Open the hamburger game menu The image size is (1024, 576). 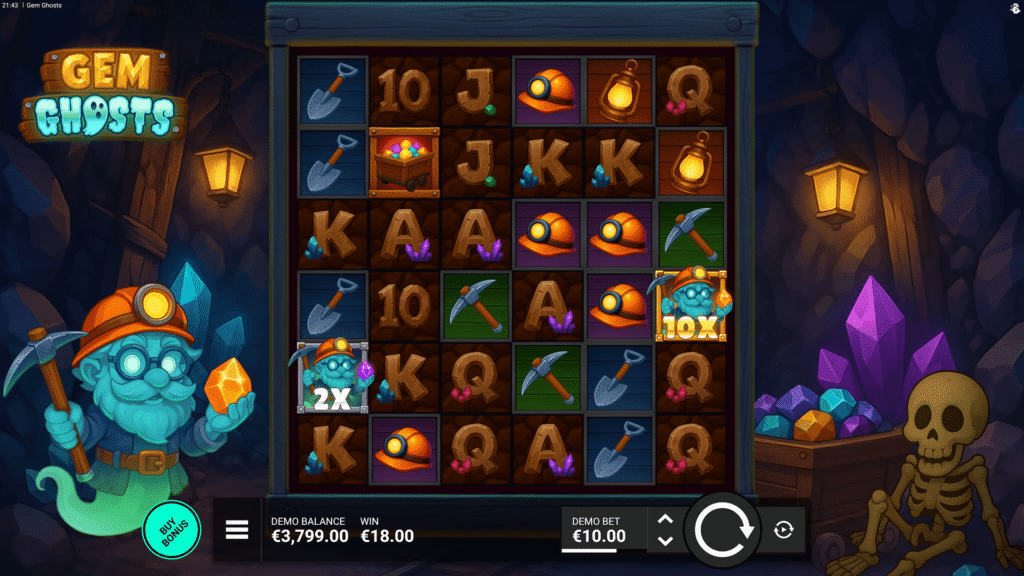[x=237, y=530]
